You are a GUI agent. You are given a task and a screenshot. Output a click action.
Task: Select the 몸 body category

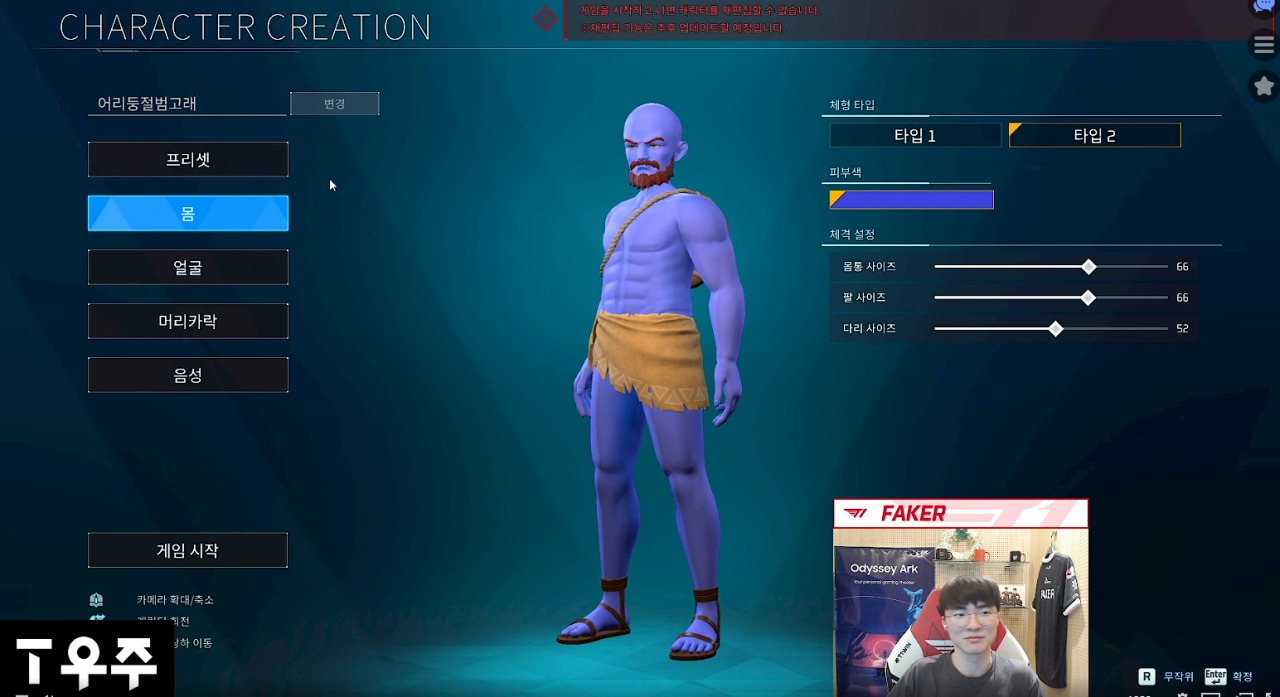[x=188, y=214]
